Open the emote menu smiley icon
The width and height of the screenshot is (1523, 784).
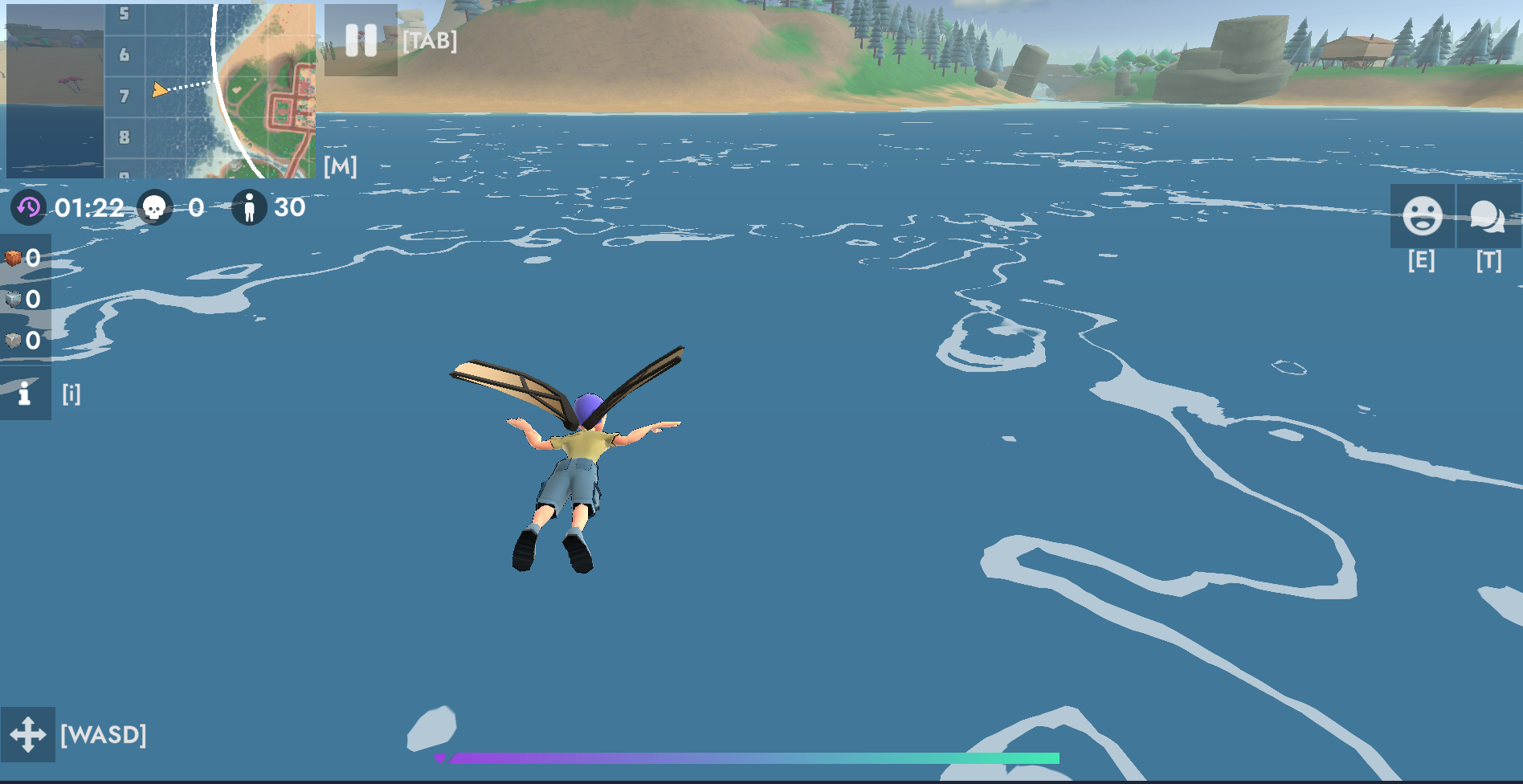coord(1422,216)
